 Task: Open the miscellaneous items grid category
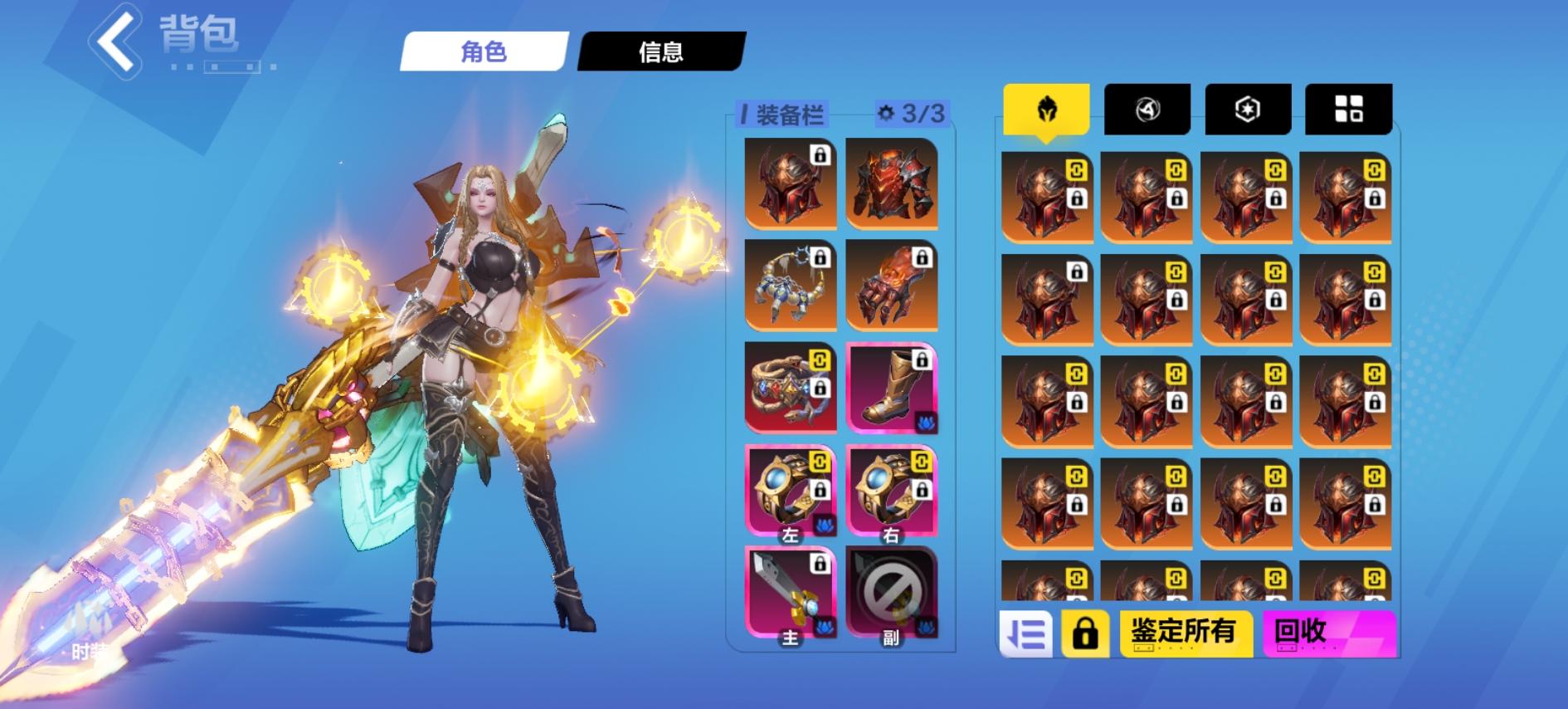tap(1349, 109)
